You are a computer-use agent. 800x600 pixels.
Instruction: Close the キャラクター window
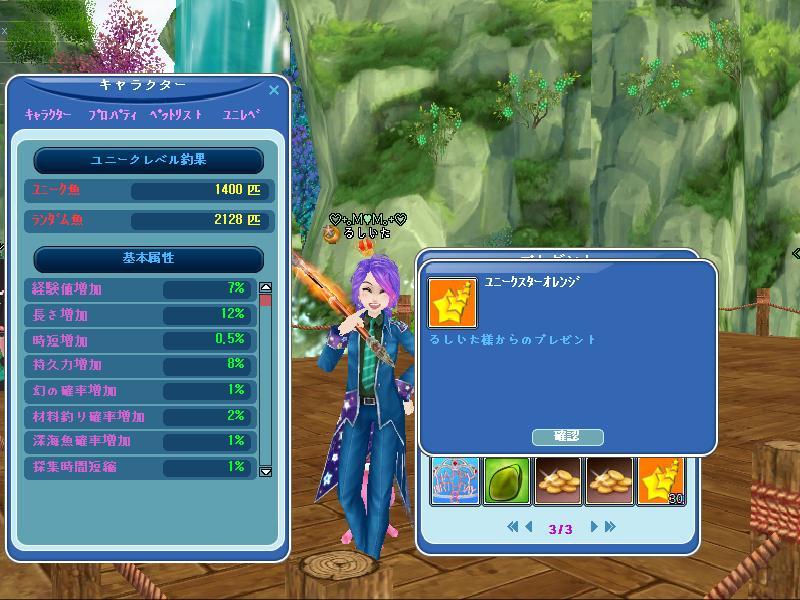pos(275,89)
